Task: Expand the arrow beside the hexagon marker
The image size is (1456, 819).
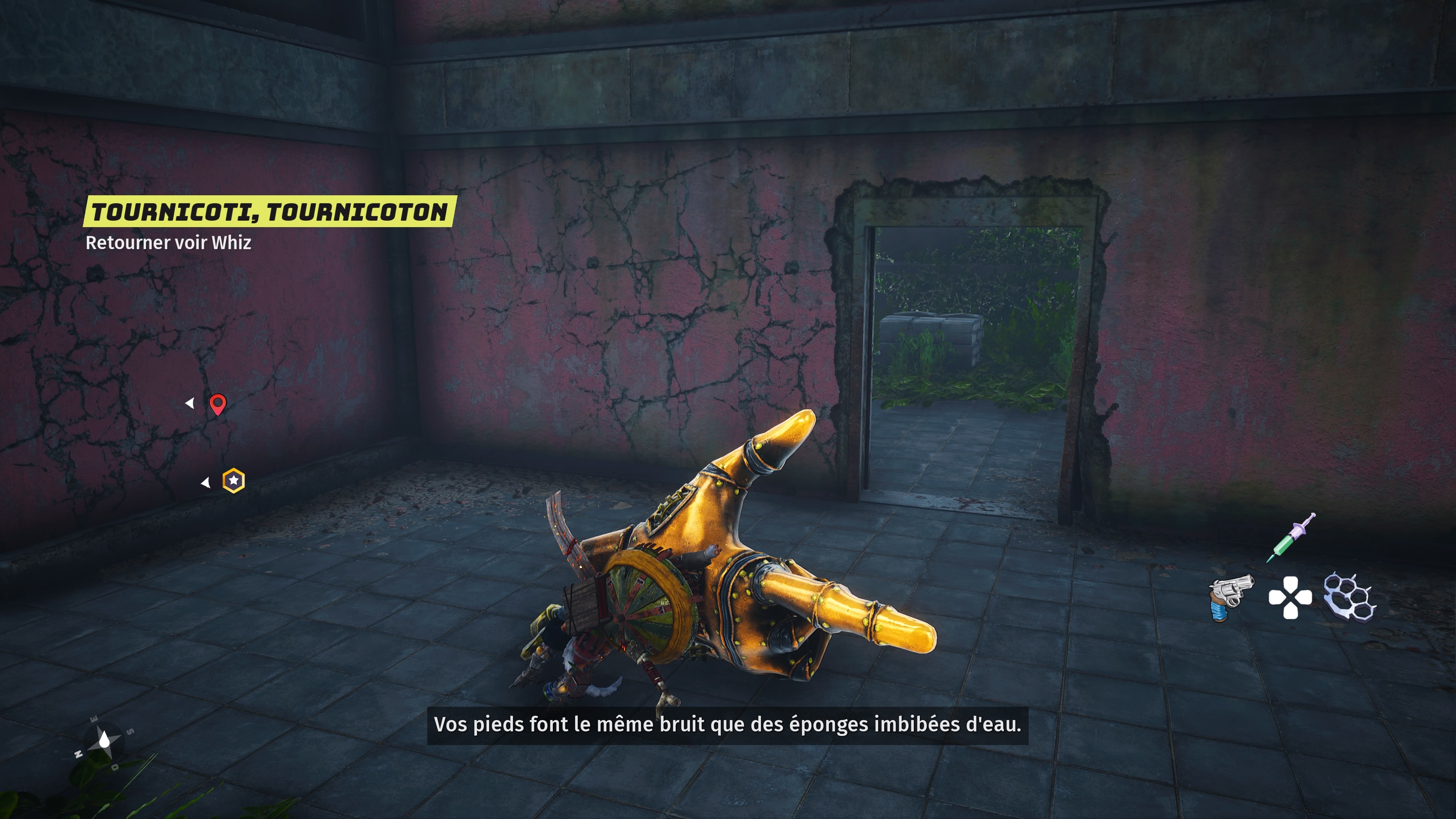Action: 205,482
